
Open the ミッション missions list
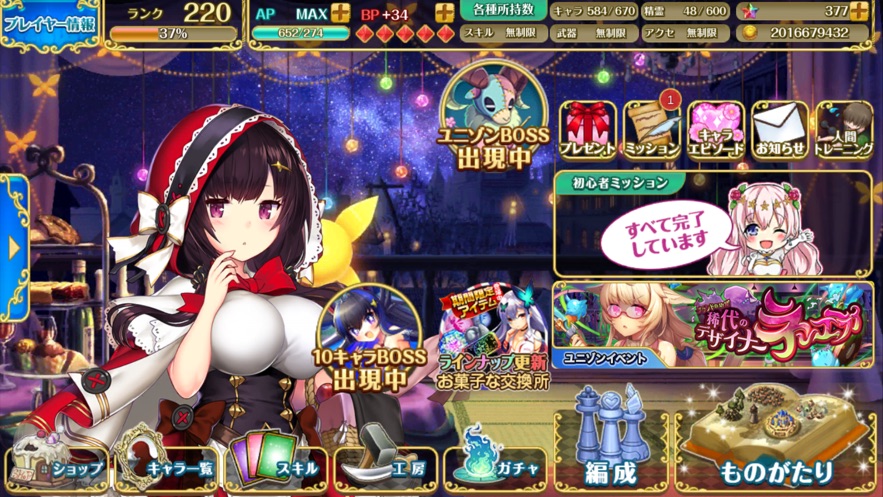point(652,130)
